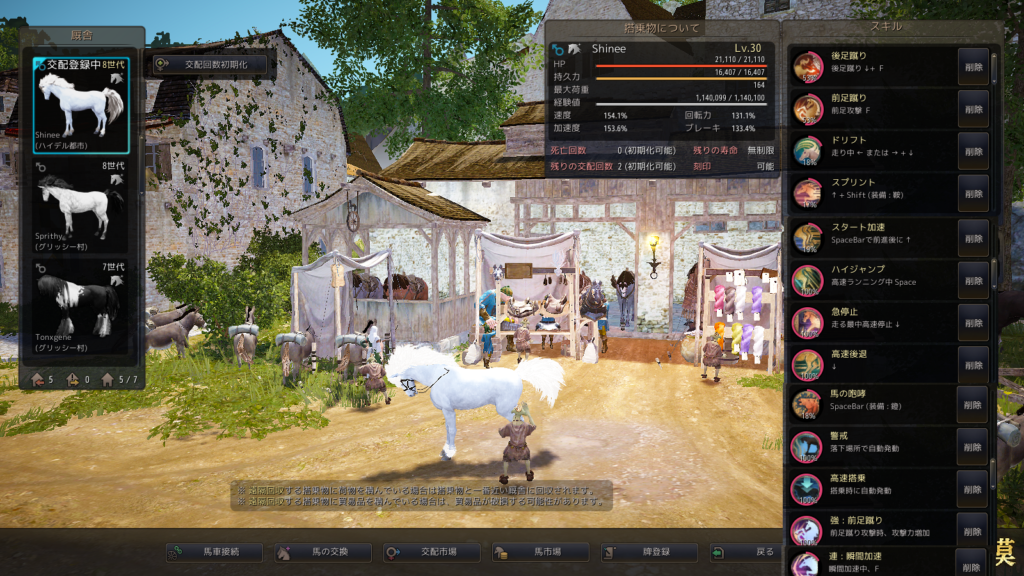
Task: Delete the ハイジャンプ skill
Action: pyautogui.click(x=972, y=279)
